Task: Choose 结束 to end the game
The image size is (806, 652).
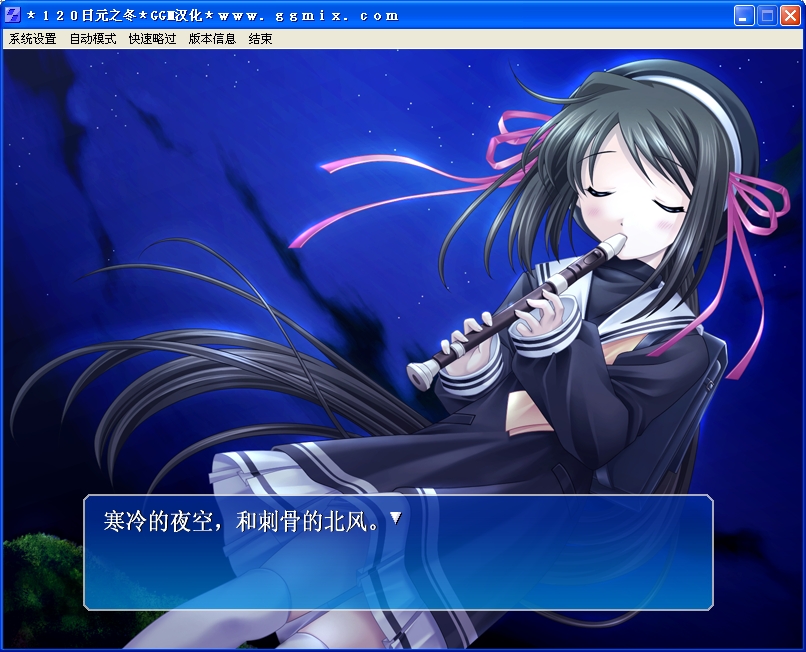Action: (260, 39)
